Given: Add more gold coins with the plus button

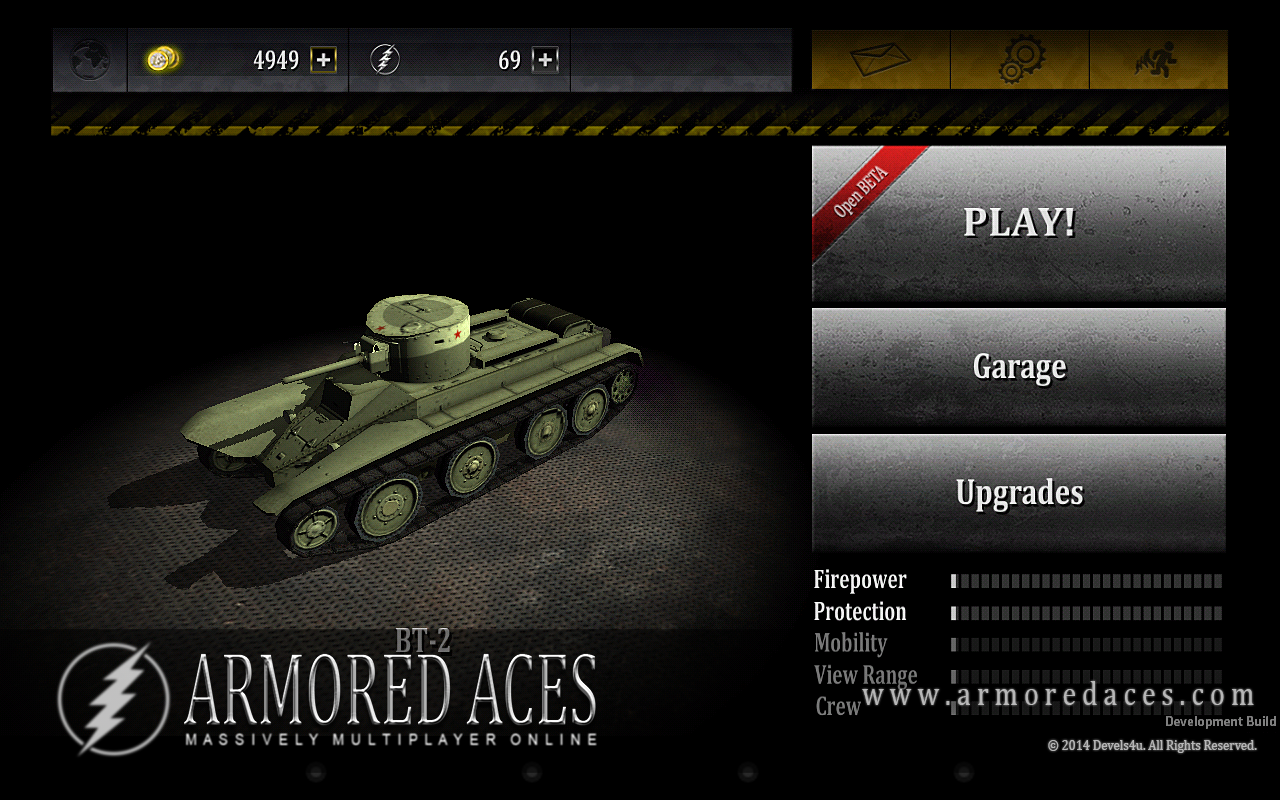Looking at the screenshot, I should [323, 60].
